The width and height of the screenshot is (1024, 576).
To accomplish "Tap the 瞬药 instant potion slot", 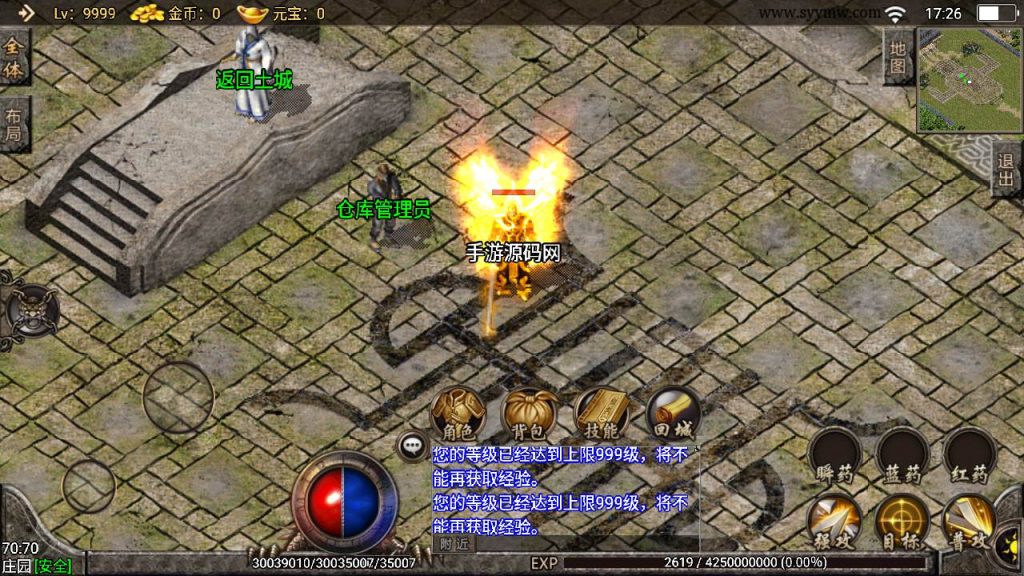I will coord(835,455).
